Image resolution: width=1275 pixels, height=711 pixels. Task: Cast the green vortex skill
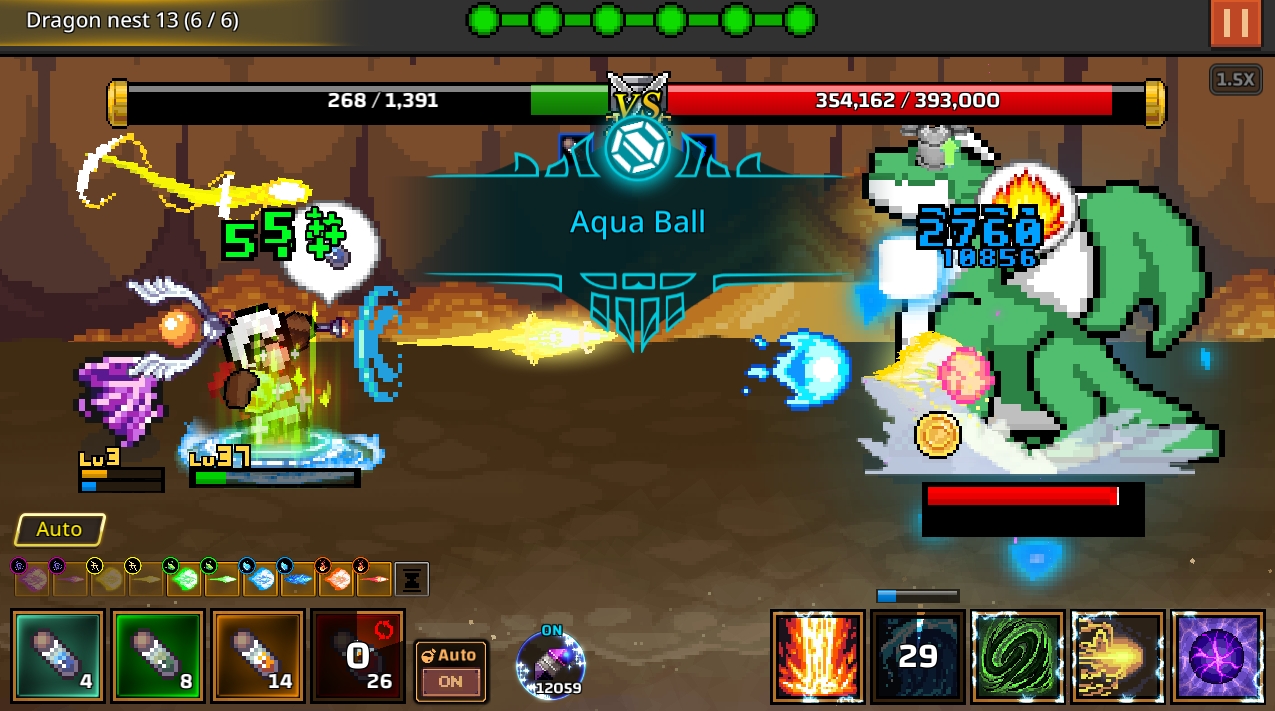pyautogui.click(x=1017, y=656)
